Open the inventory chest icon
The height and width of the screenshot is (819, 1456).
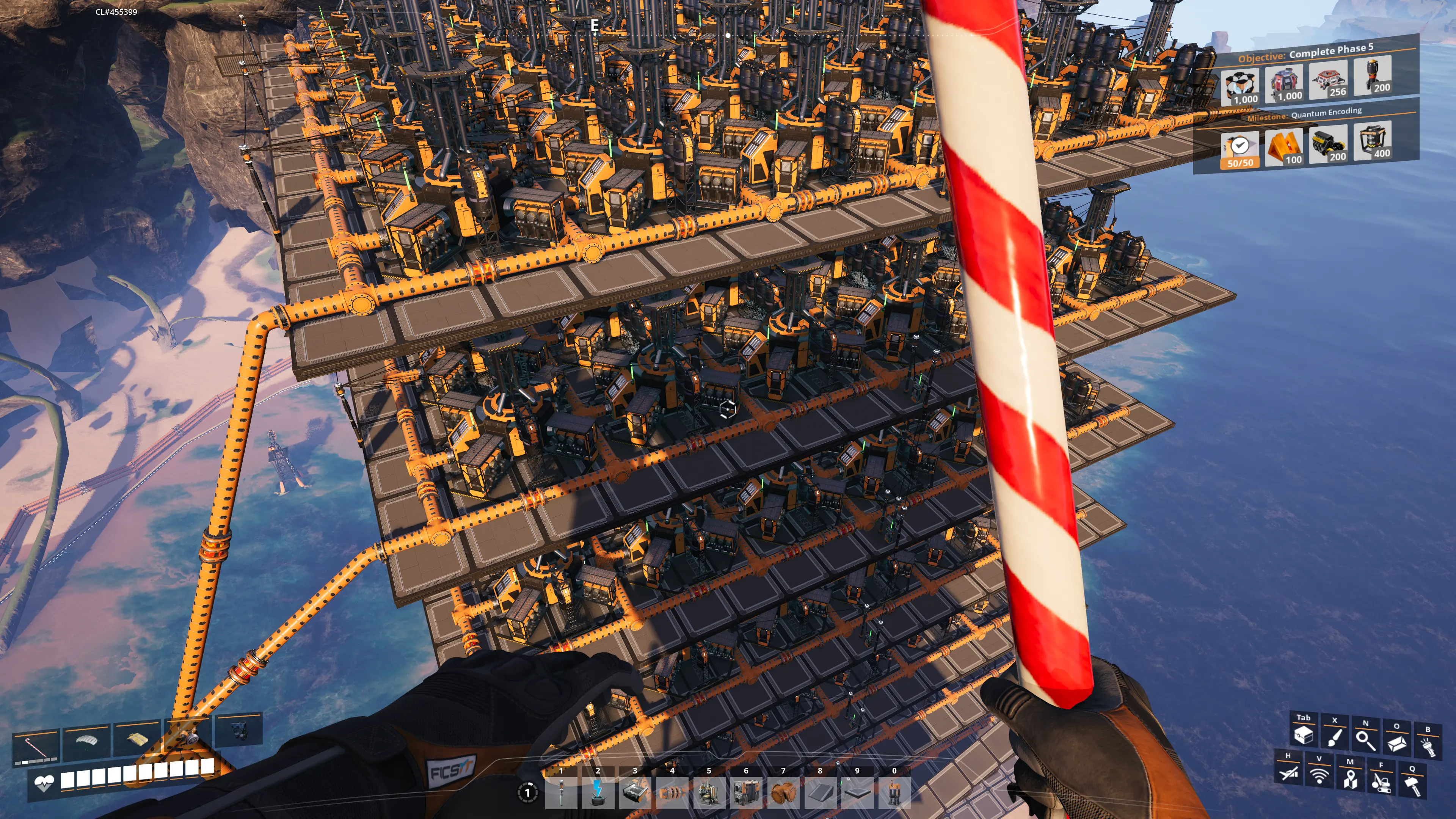click(1304, 735)
